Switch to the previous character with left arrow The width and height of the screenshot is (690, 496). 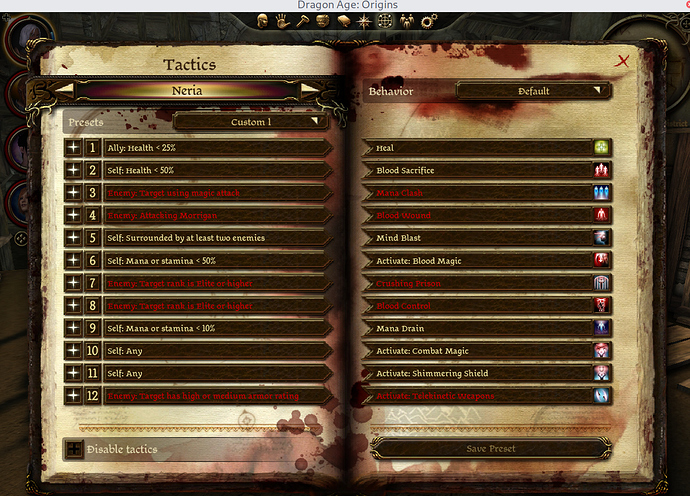click(62, 90)
